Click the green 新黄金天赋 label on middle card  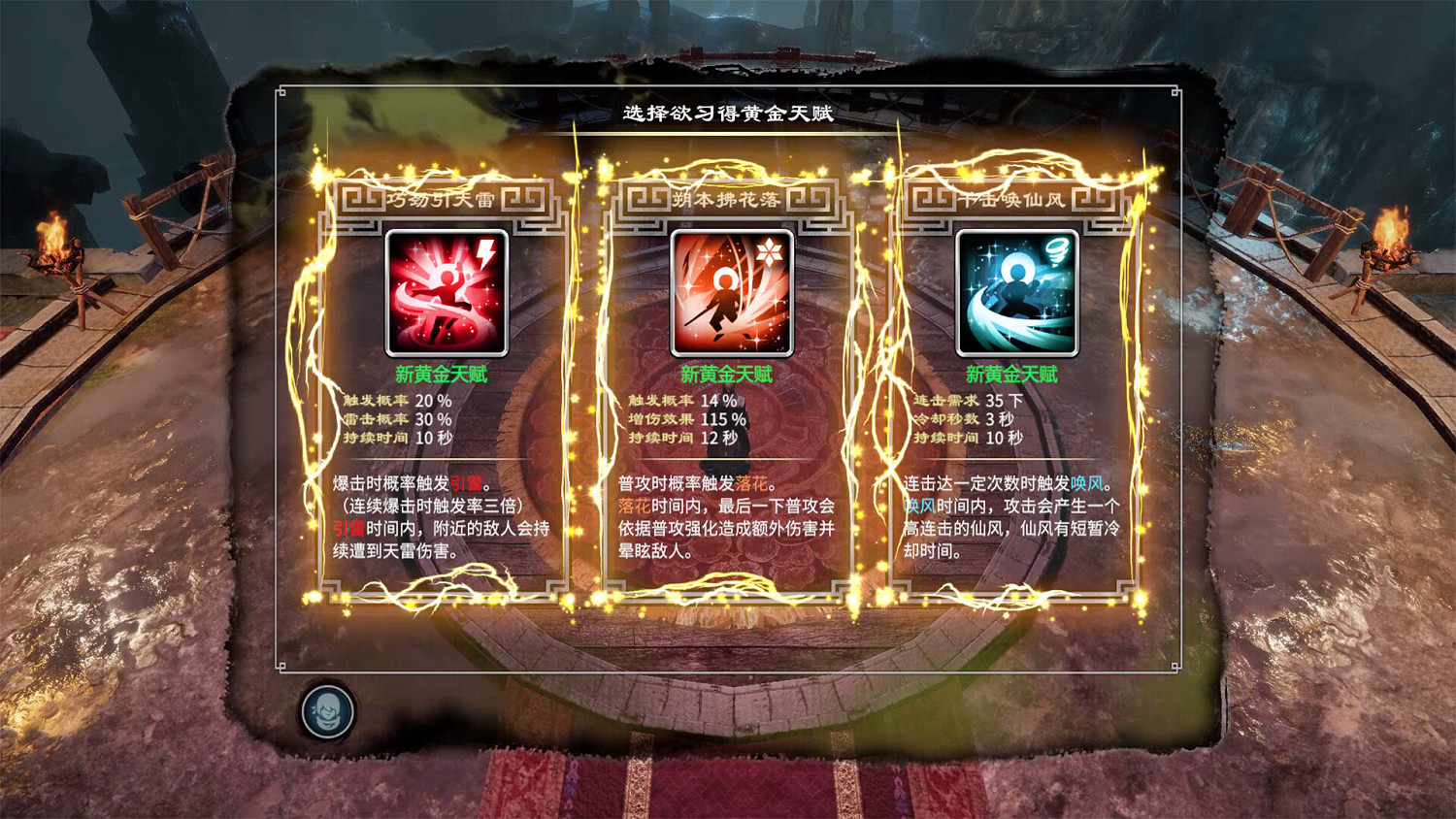[x=728, y=374]
